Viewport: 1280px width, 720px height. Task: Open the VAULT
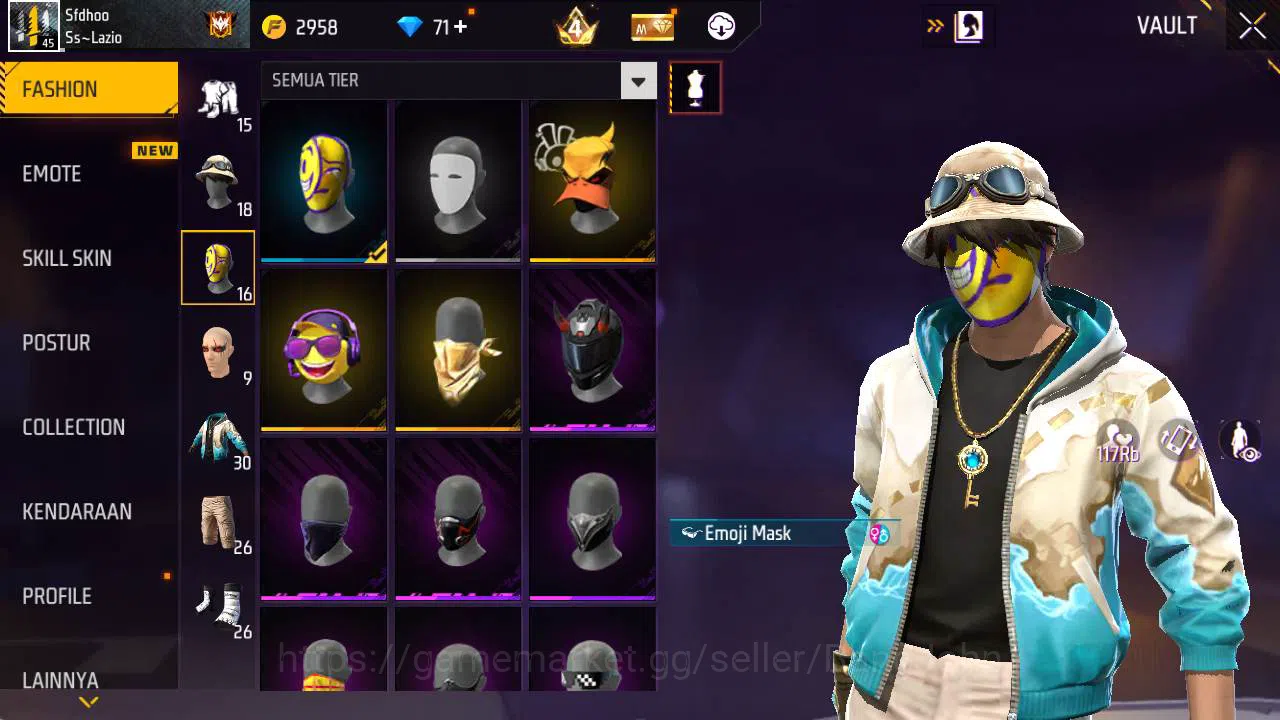(x=1166, y=26)
